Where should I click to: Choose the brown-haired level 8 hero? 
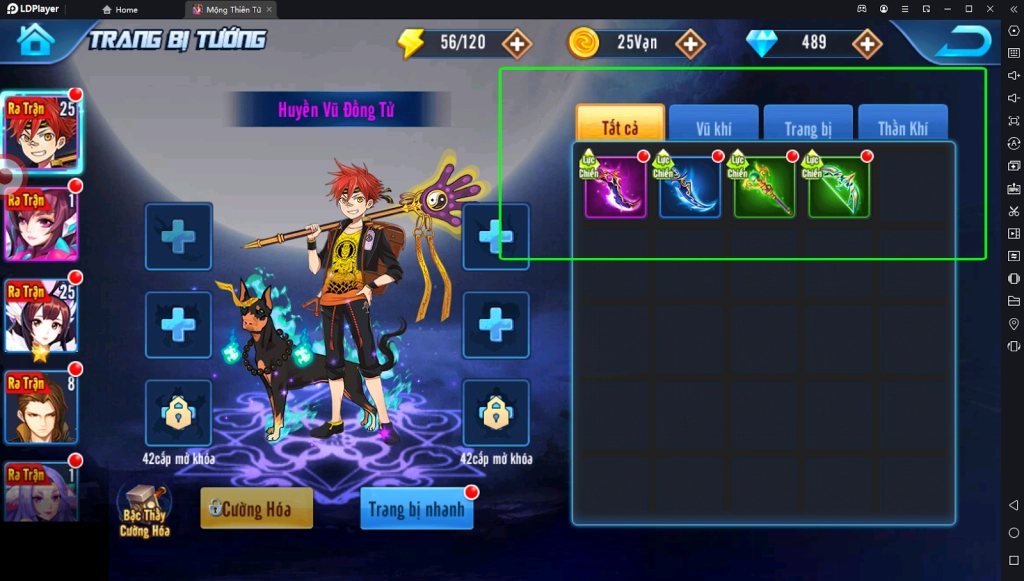point(41,407)
